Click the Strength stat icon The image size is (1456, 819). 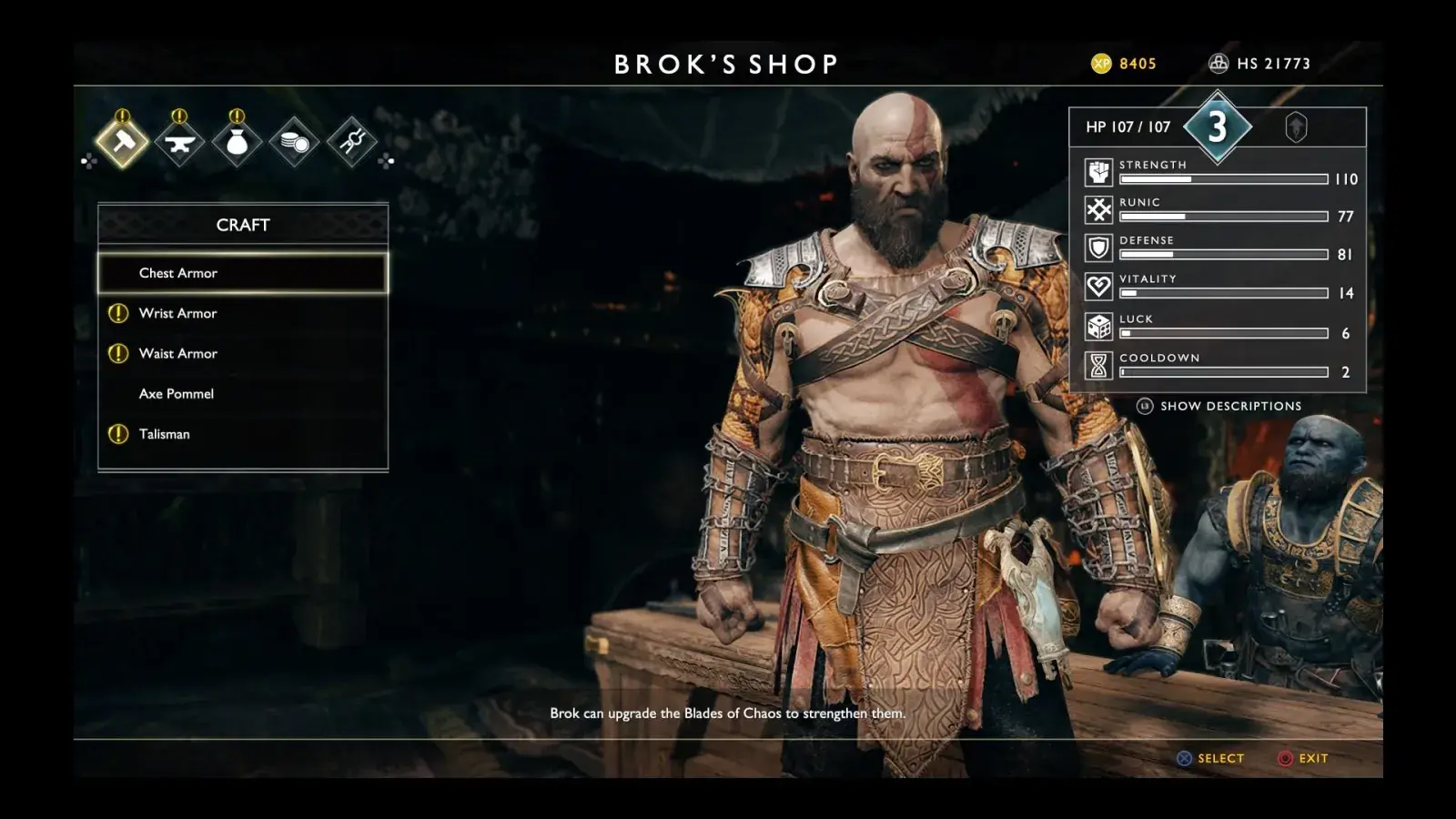pyautogui.click(x=1098, y=172)
